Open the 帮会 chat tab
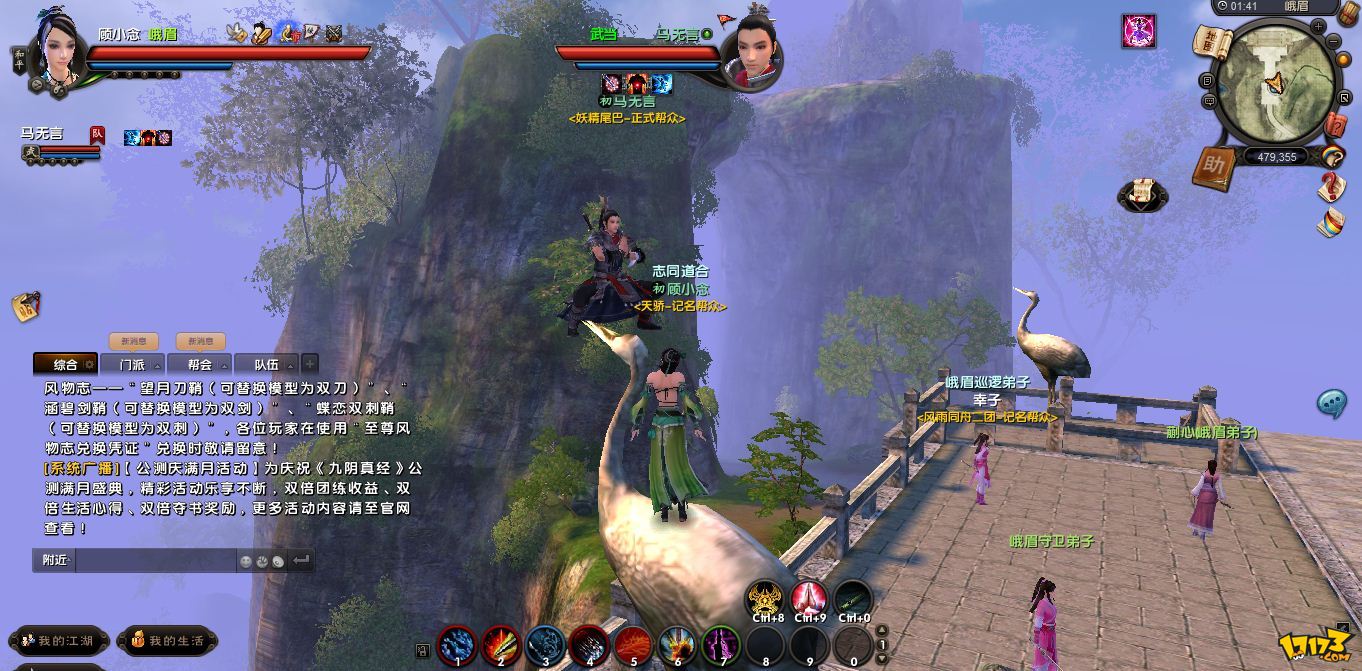This screenshot has height=671, width=1362. click(x=199, y=365)
